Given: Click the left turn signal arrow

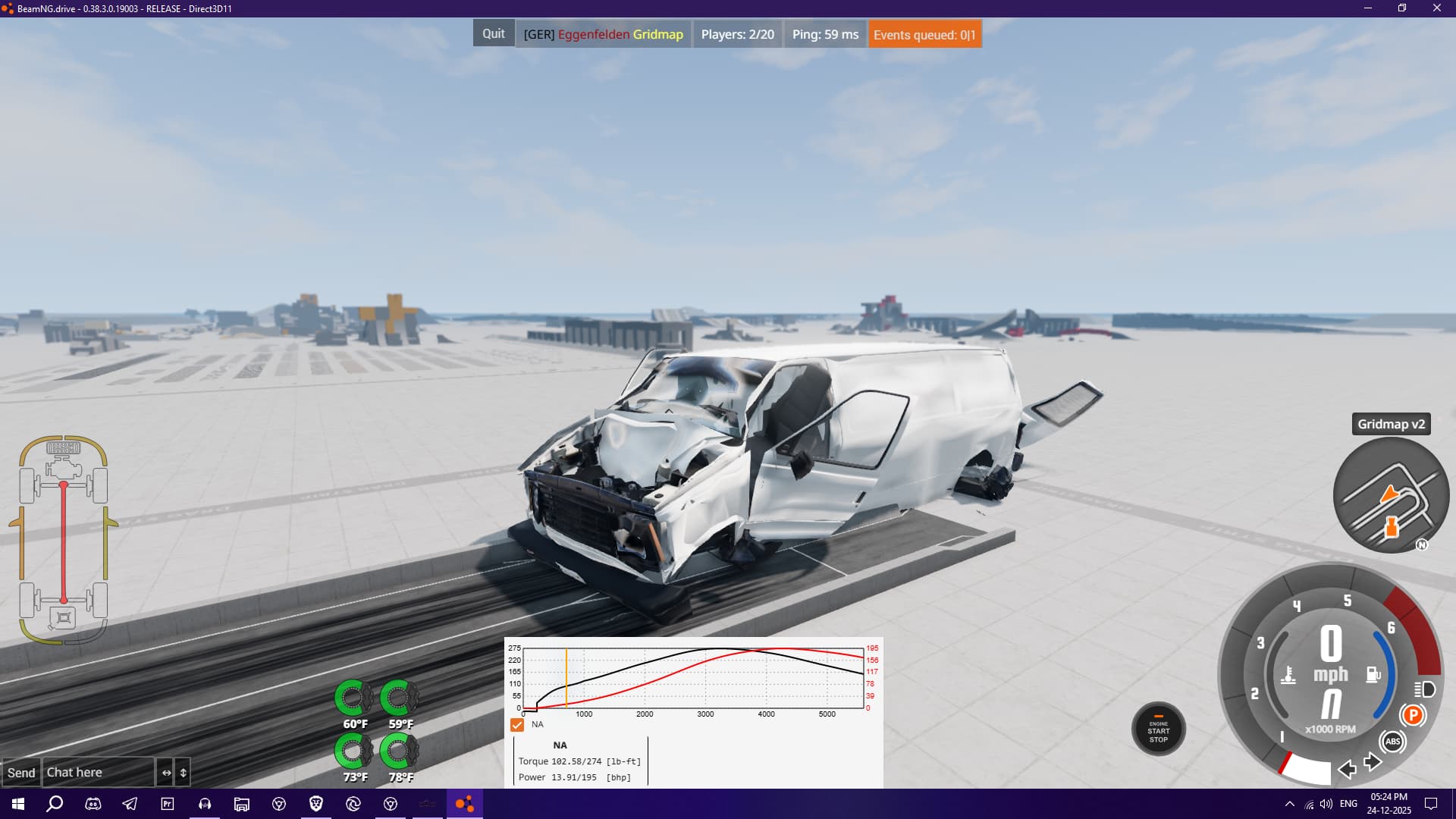Looking at the screenshot, I should pos(1347,770).
